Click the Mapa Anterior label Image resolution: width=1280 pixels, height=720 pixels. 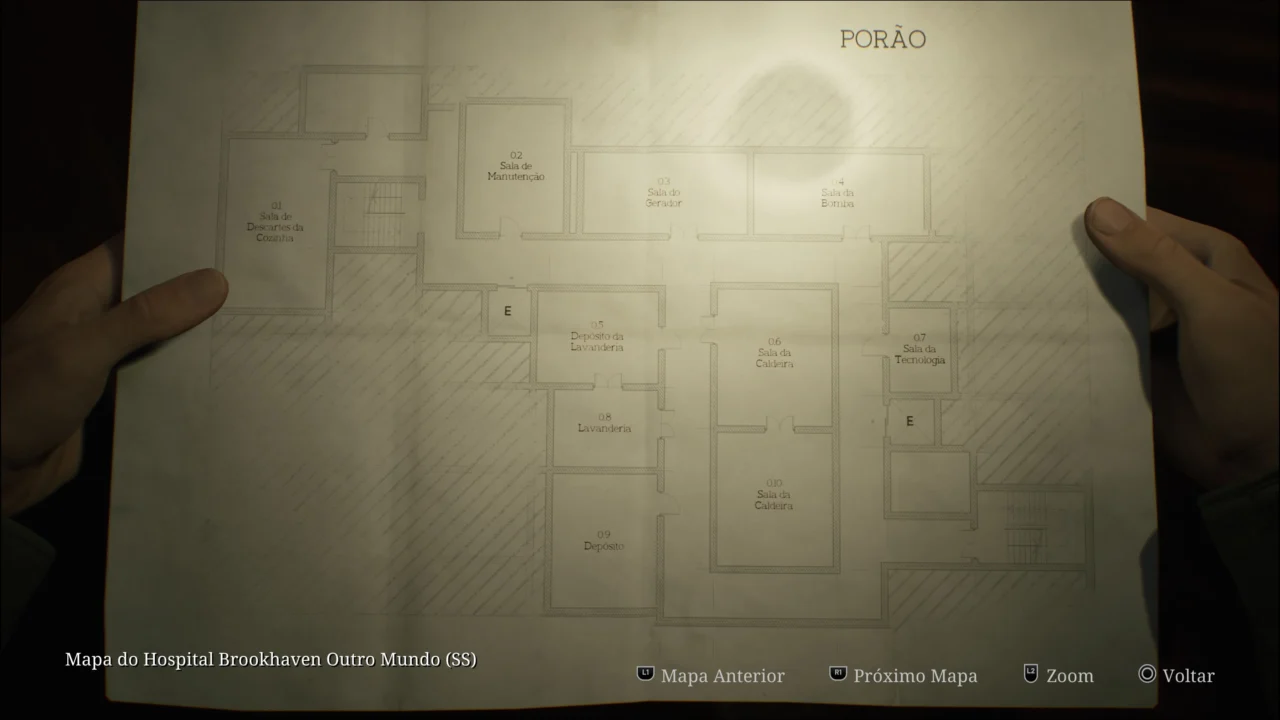[723, 676]
